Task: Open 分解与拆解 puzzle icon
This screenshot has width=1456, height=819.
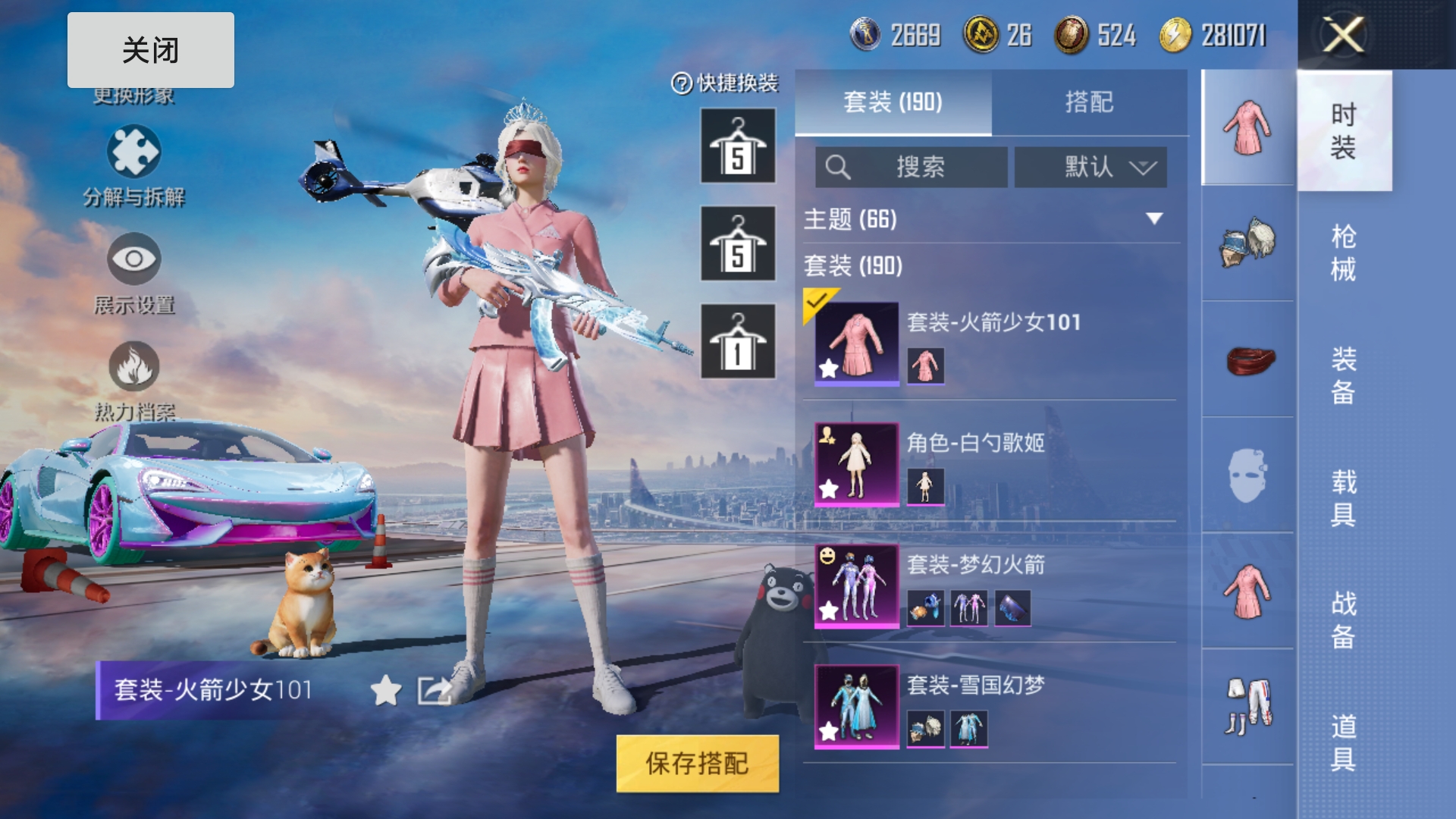Action: click(x=133, y=152)
